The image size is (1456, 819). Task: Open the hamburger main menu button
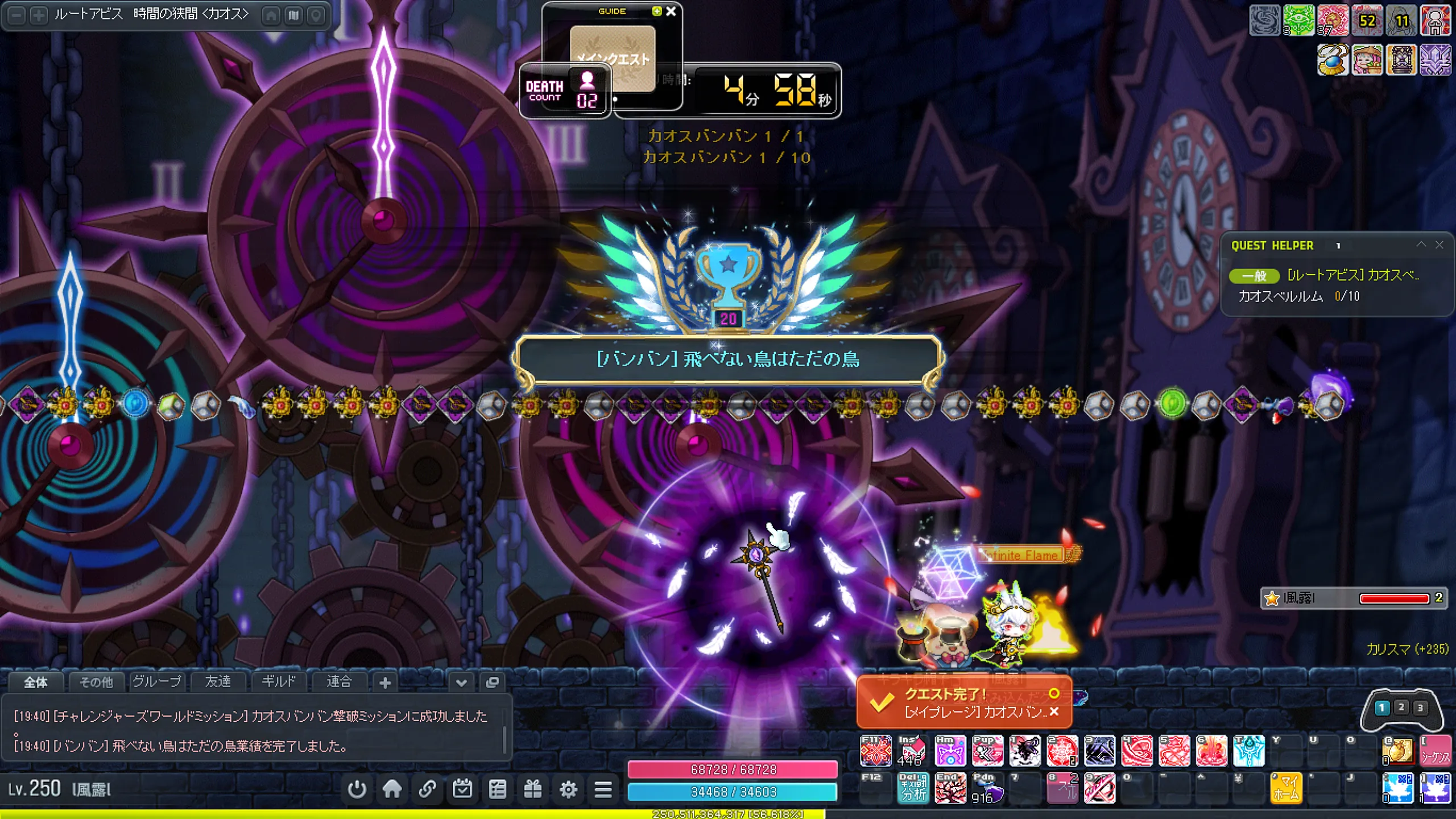[603, 789]
